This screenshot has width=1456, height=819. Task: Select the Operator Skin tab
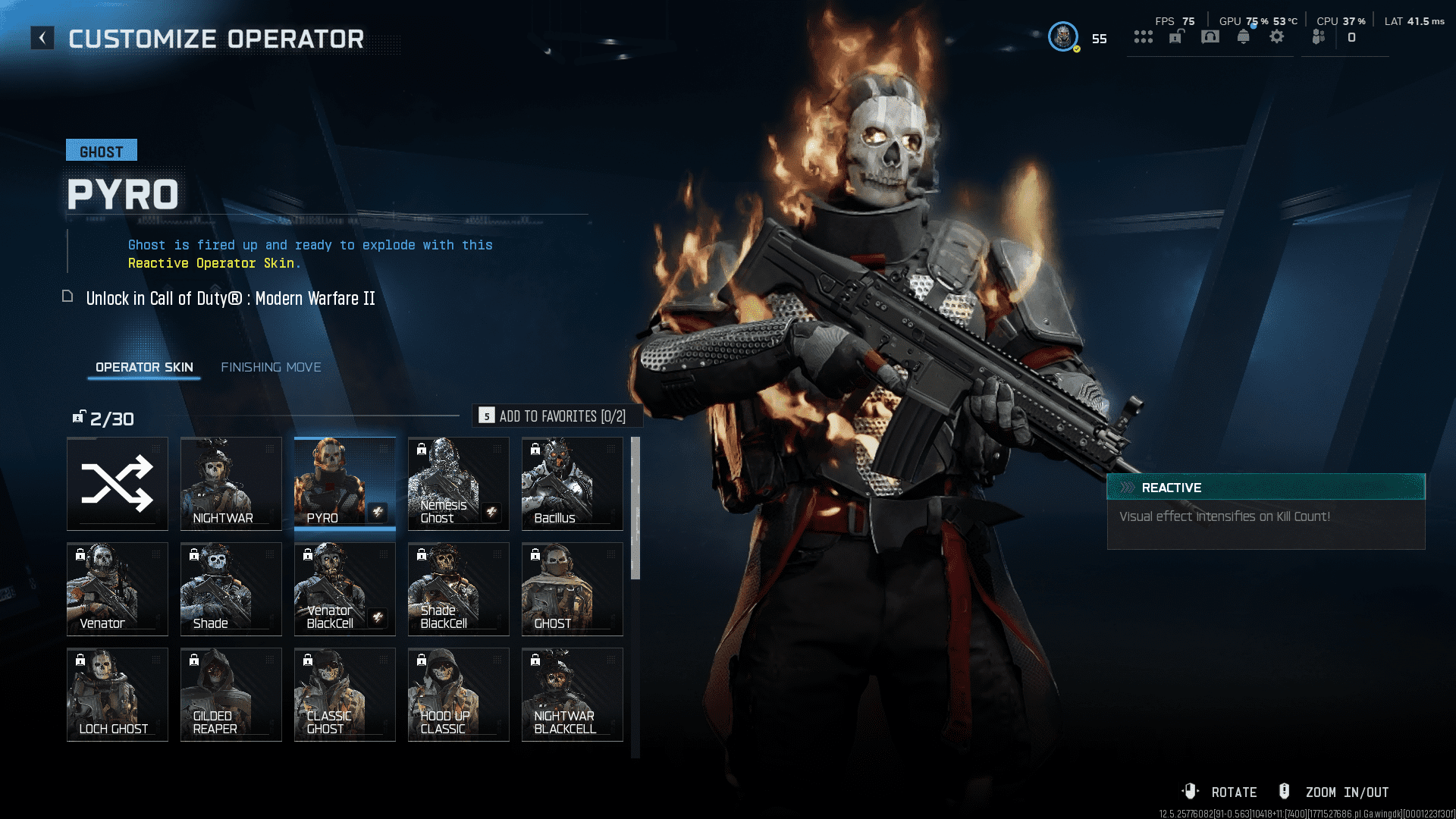(144, 367)
